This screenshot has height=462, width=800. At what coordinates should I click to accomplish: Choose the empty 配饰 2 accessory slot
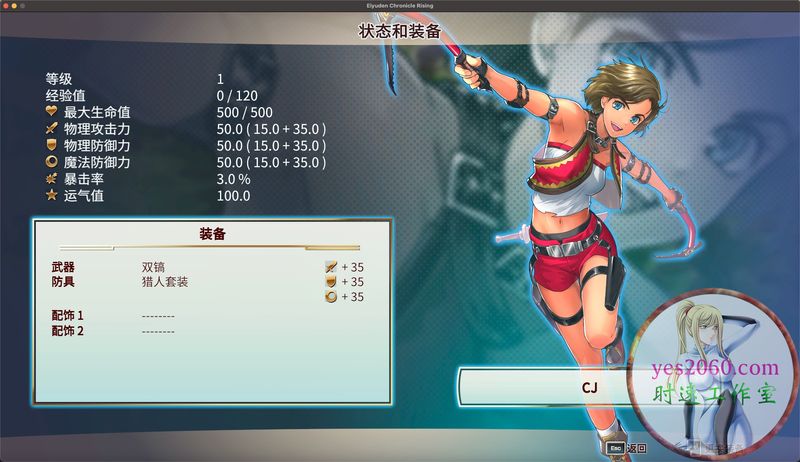pos(158,331)
